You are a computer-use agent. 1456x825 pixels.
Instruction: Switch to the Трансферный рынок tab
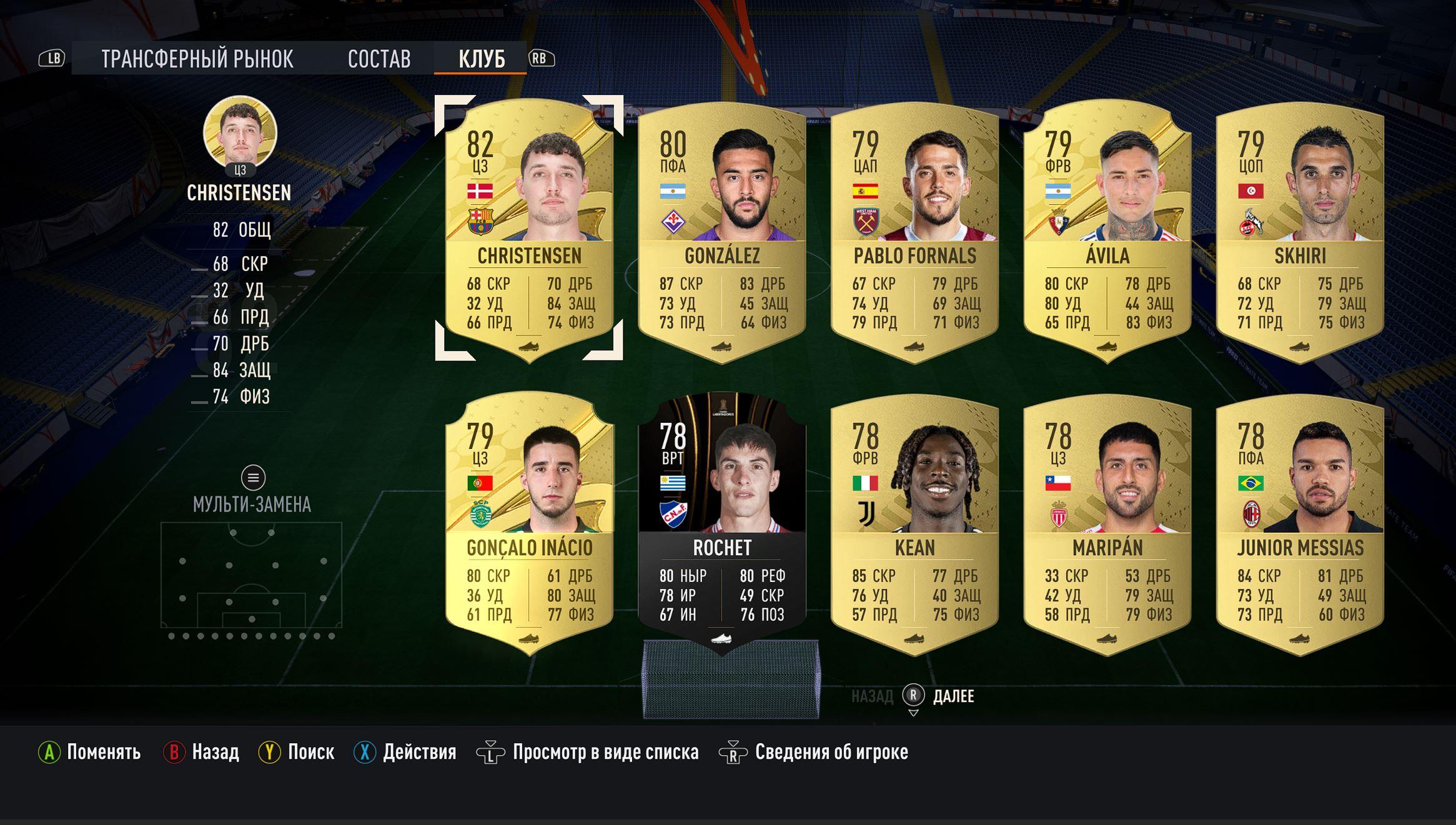point(197,59)
